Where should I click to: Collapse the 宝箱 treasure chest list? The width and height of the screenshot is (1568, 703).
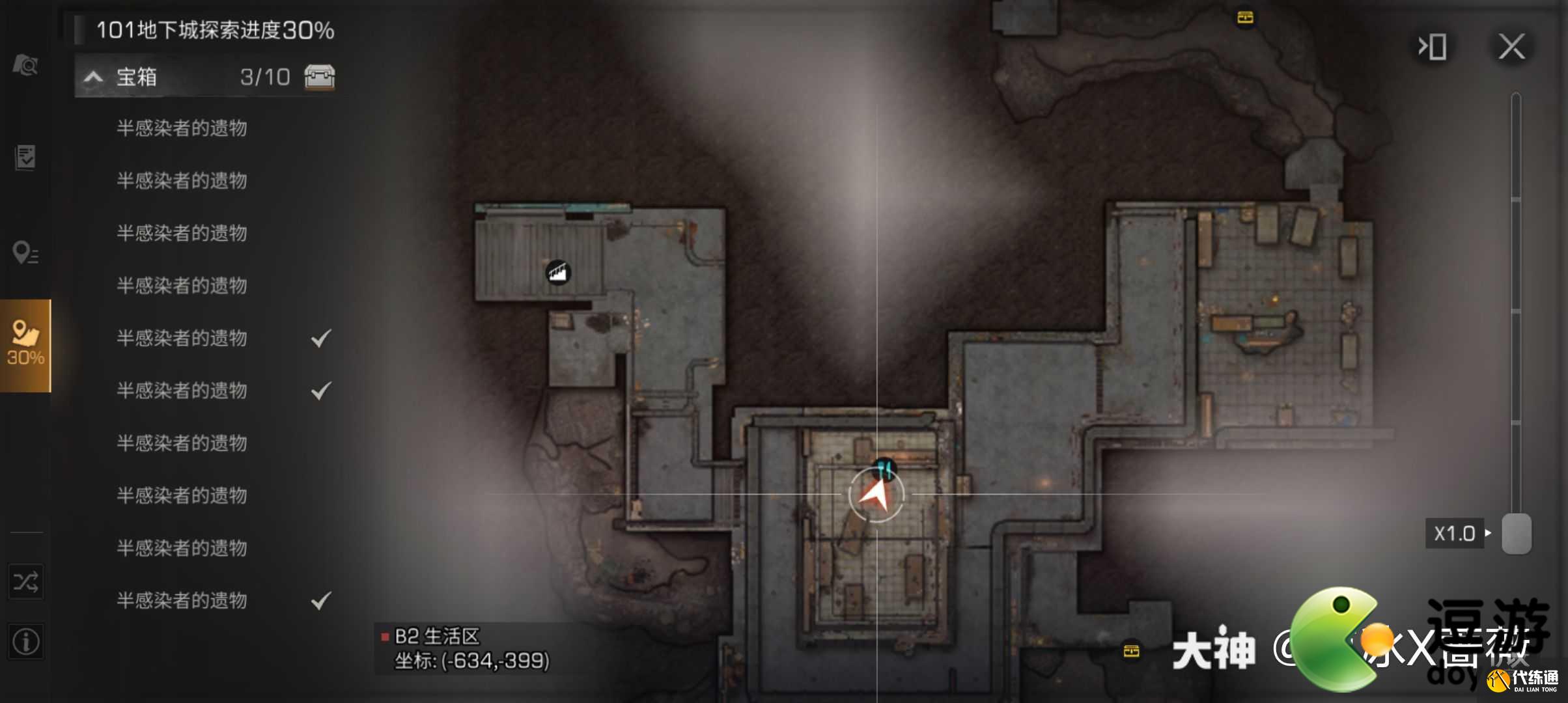[x=93, y=77]
